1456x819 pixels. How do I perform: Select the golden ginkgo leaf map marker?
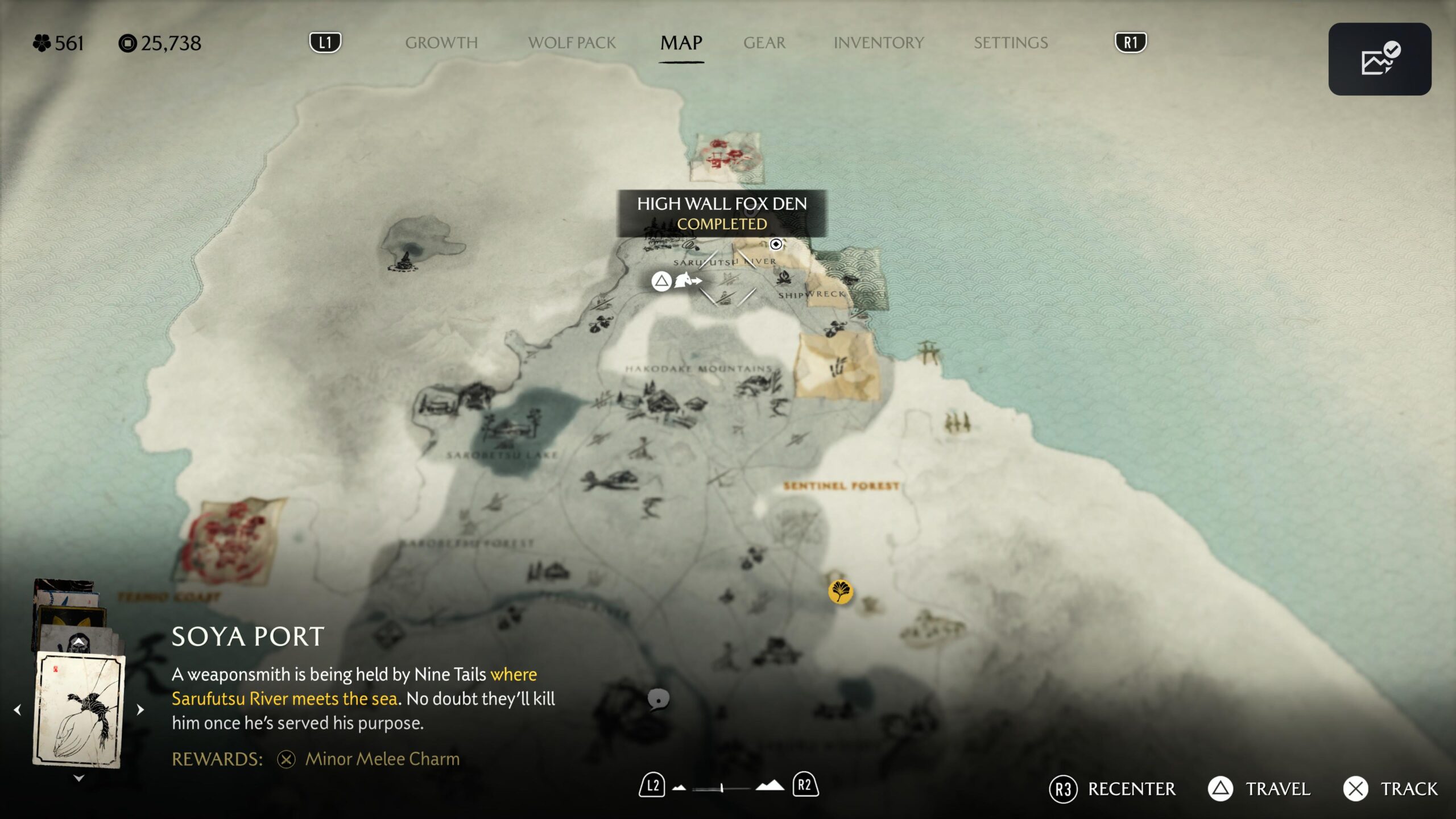point(840,591)
